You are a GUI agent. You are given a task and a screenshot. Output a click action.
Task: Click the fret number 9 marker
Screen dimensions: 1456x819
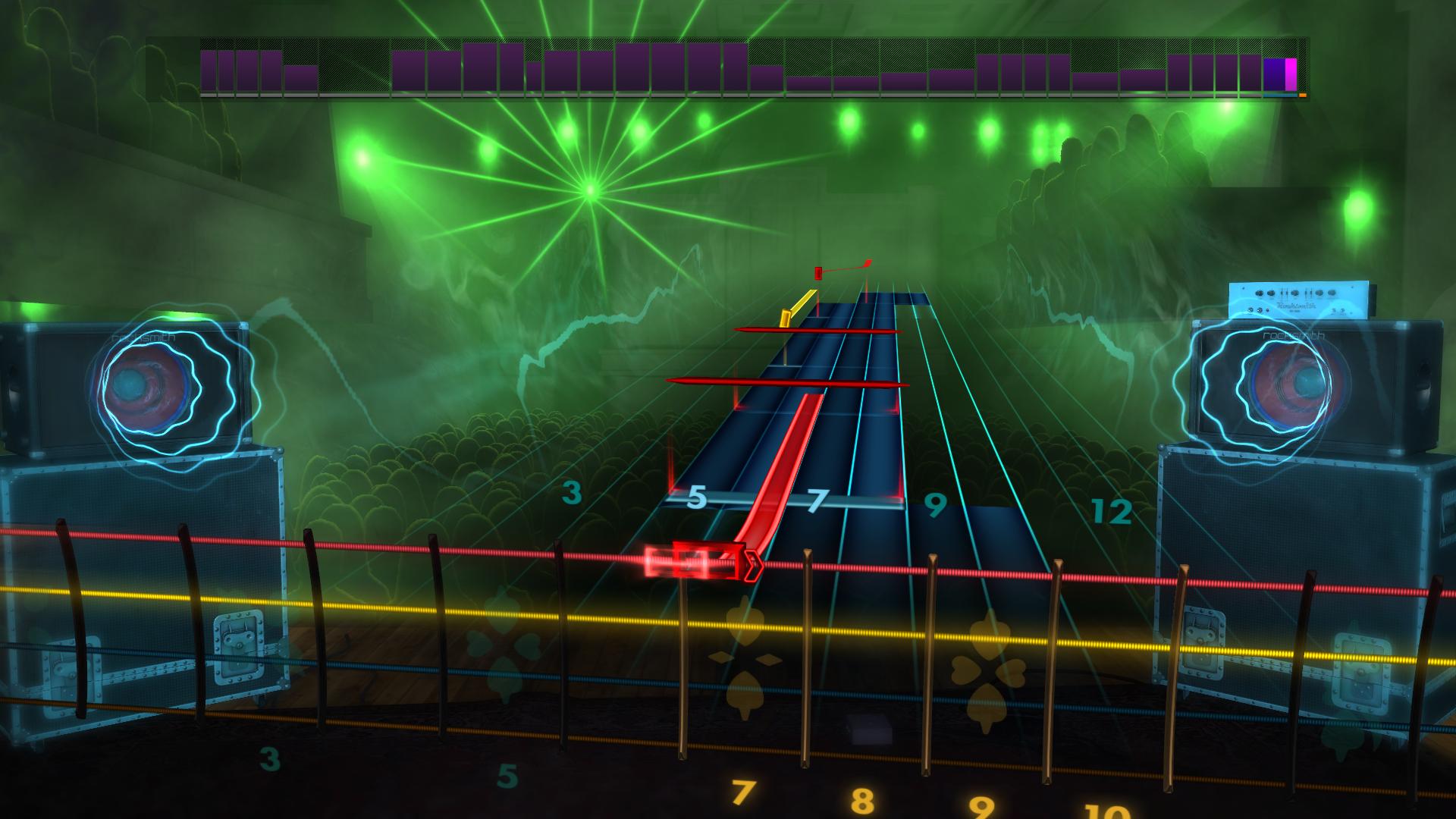tap(935, 505)
